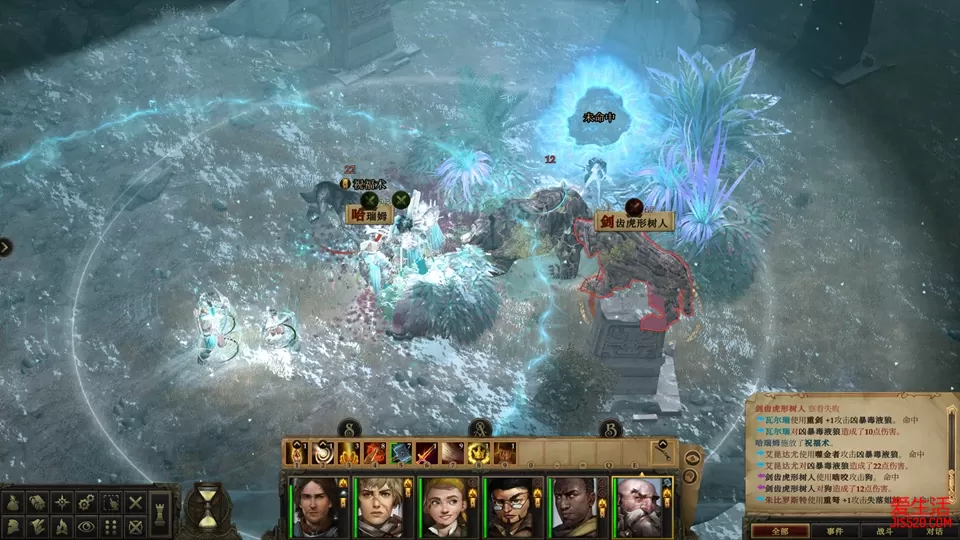
Task: Switch combat log to the 事件 tab
Action: (x=834, y=531)
